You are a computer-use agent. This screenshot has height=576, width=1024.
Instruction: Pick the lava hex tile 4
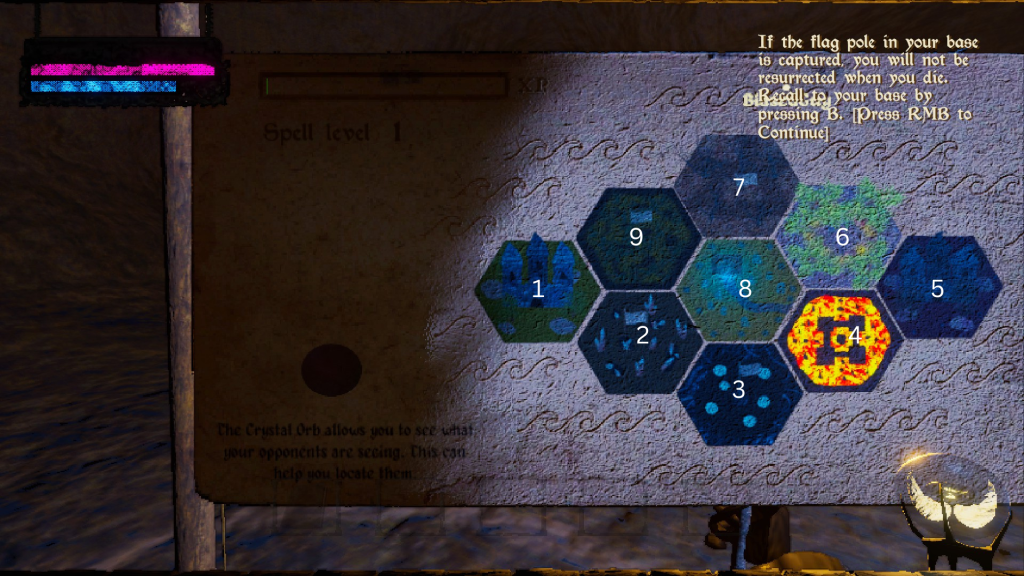tap(840, 339)
